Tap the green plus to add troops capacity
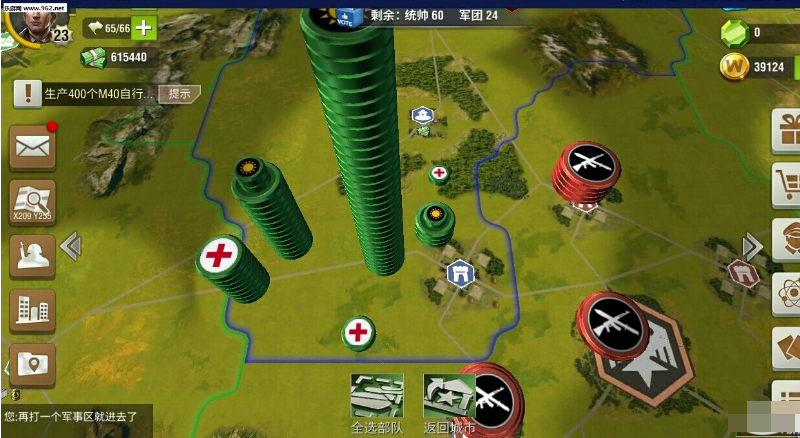The width and height of the screenshot is (800, 438). (x=145, y=27)
